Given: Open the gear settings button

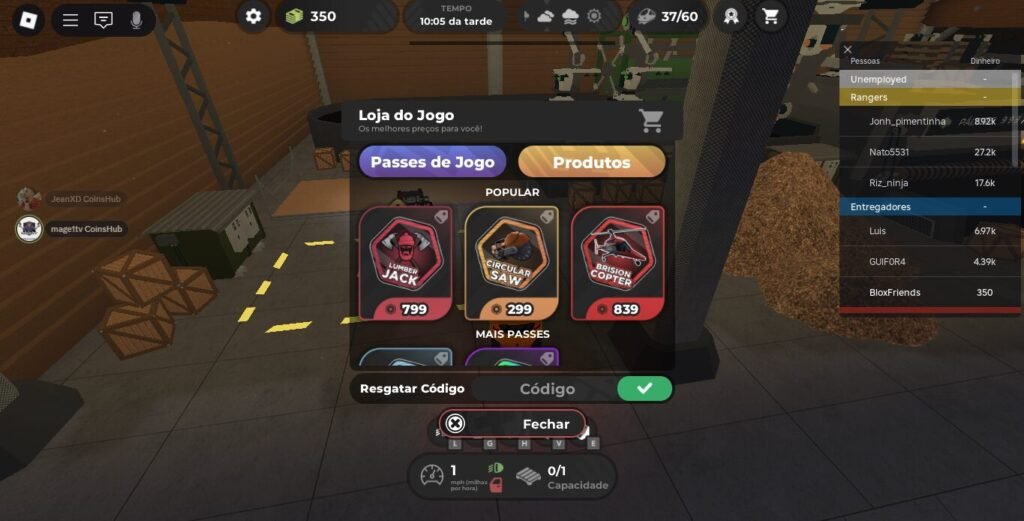Looking at the screenshot, I should (x=254, y=16).
